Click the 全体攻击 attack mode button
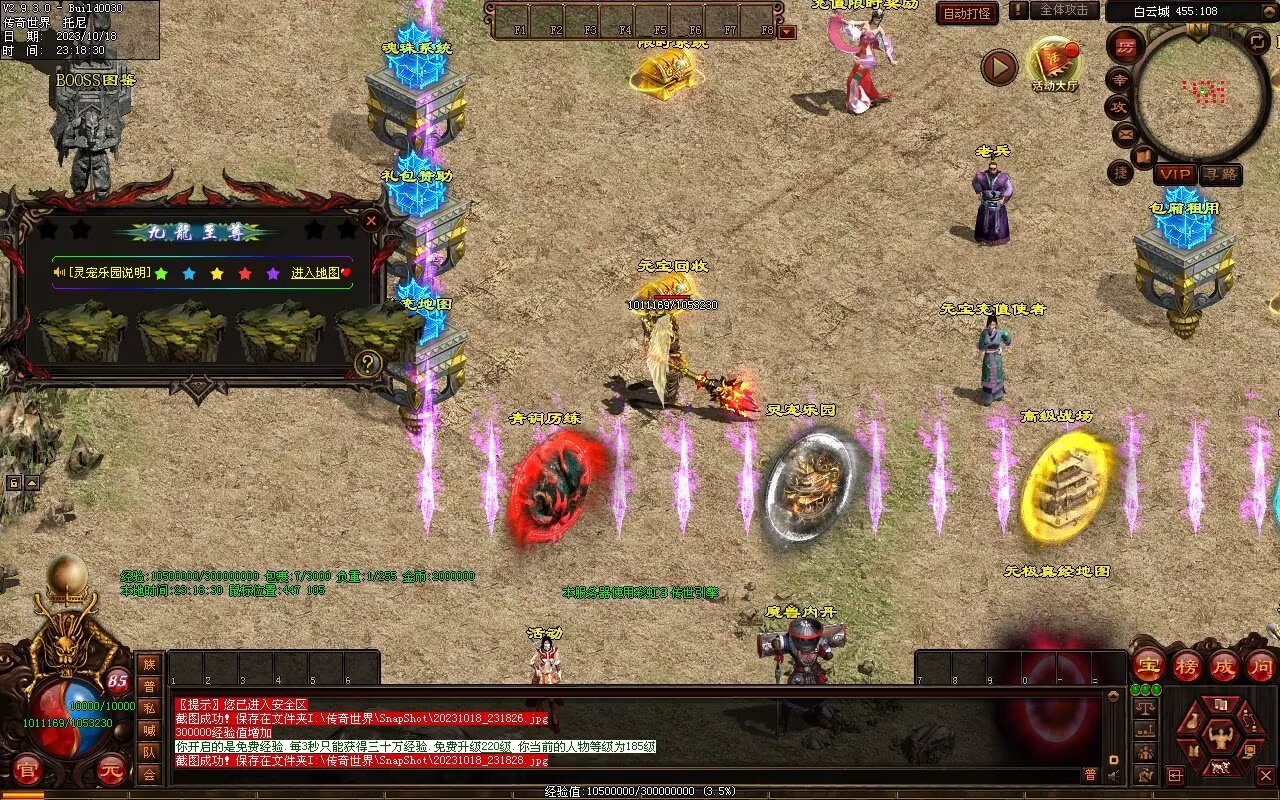The height and width of the screenshot is (800, 1280). click(1065, 10)
